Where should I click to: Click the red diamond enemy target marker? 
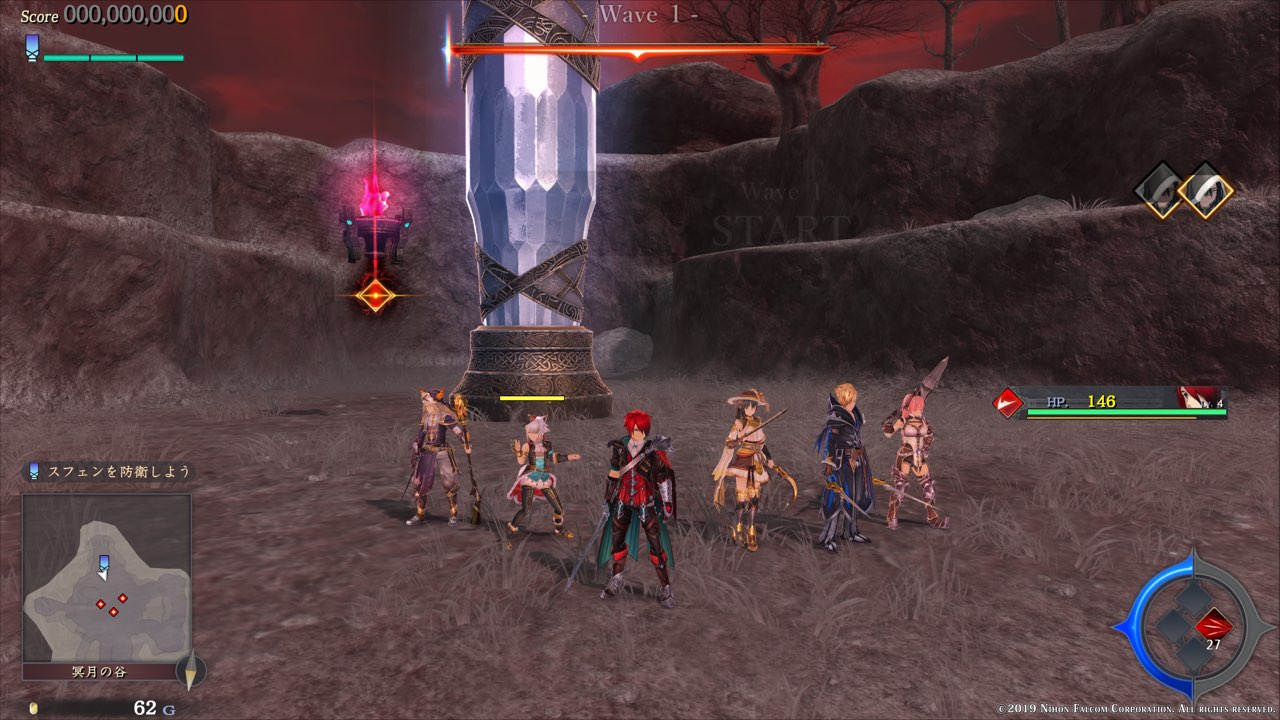[375, 295]
